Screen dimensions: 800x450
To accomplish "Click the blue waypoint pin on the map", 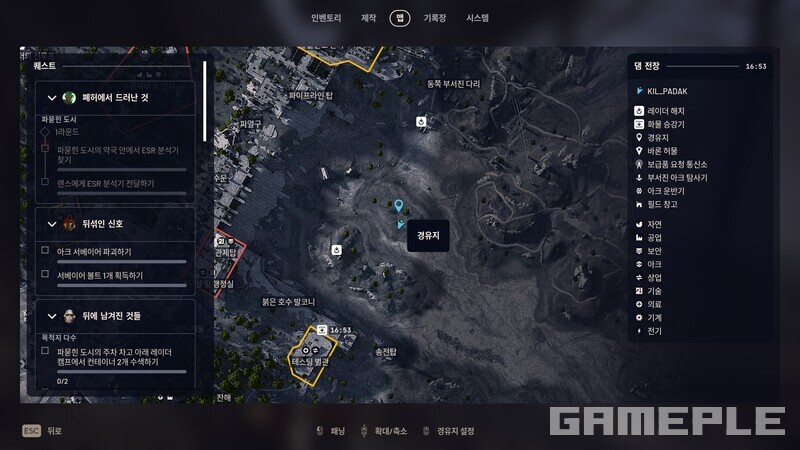I will 399,206.
